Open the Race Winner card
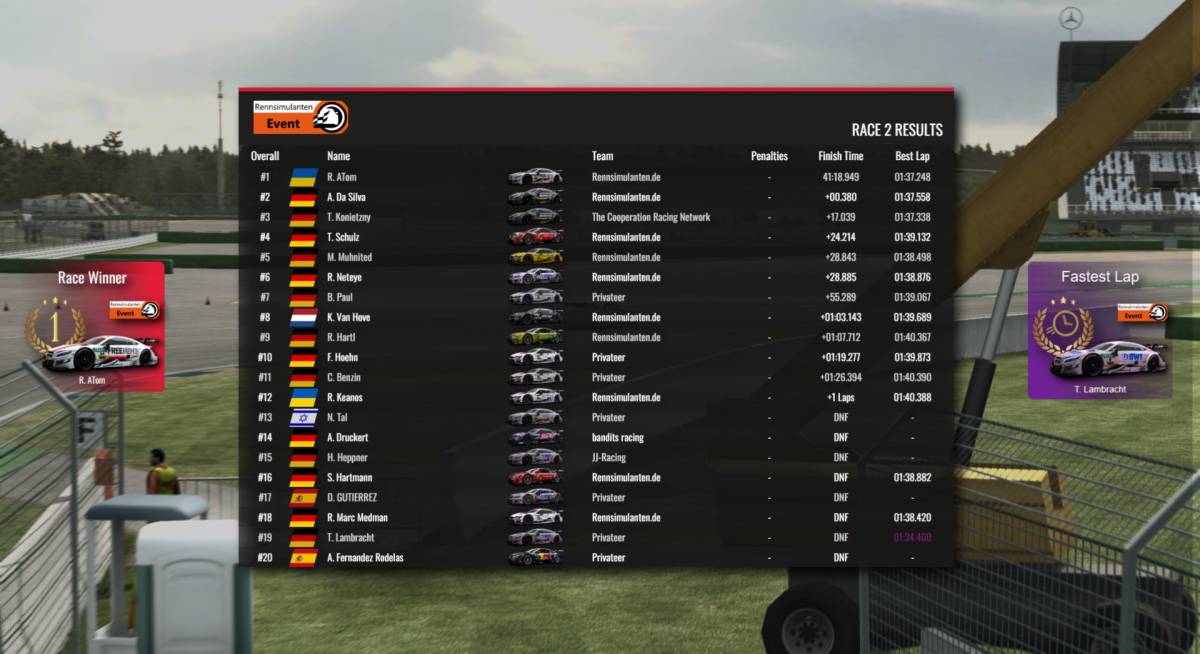This screenshot has width=1200, height=654. (93, 327)
